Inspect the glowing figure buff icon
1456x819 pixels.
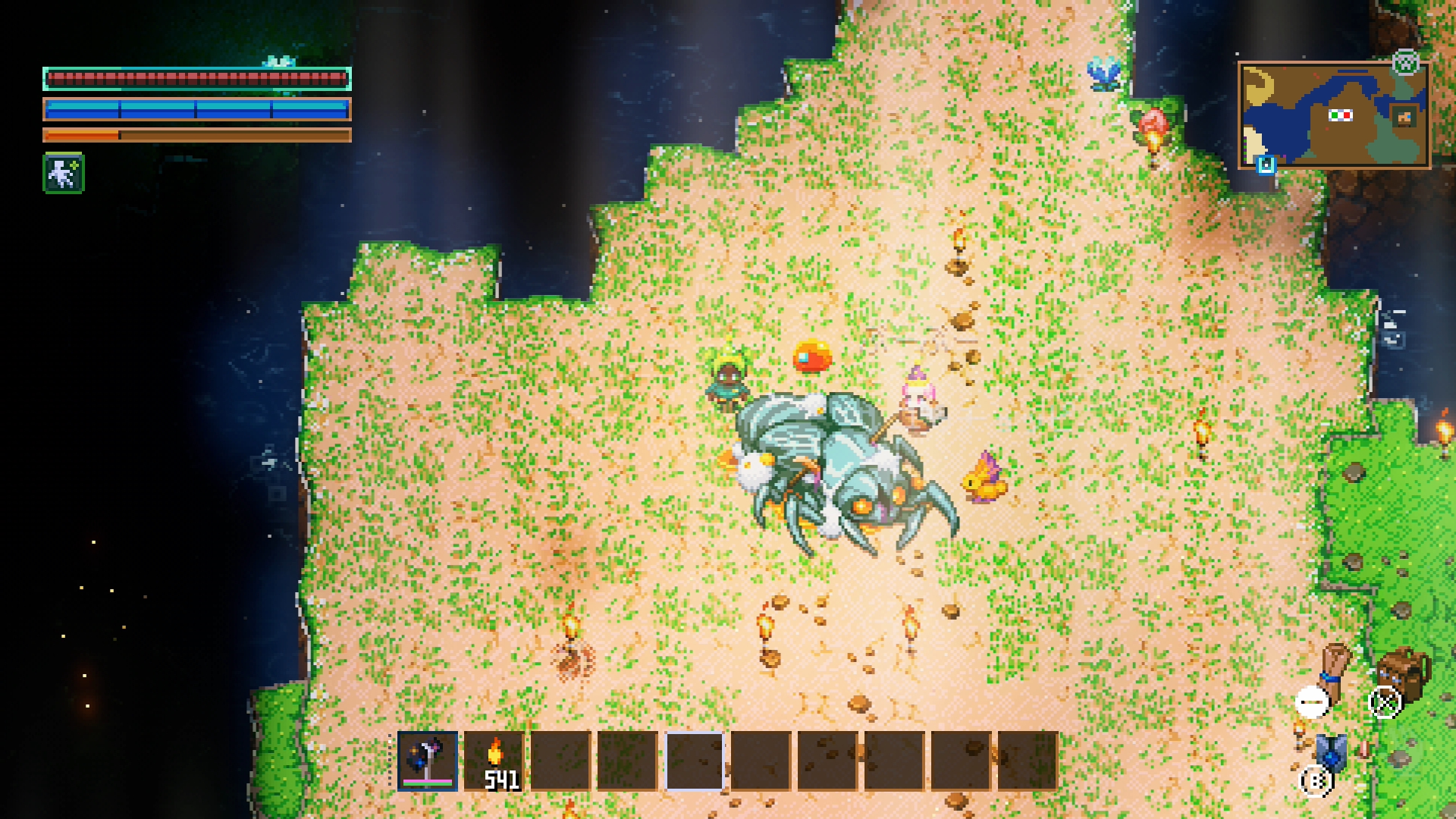coord(64,174)
